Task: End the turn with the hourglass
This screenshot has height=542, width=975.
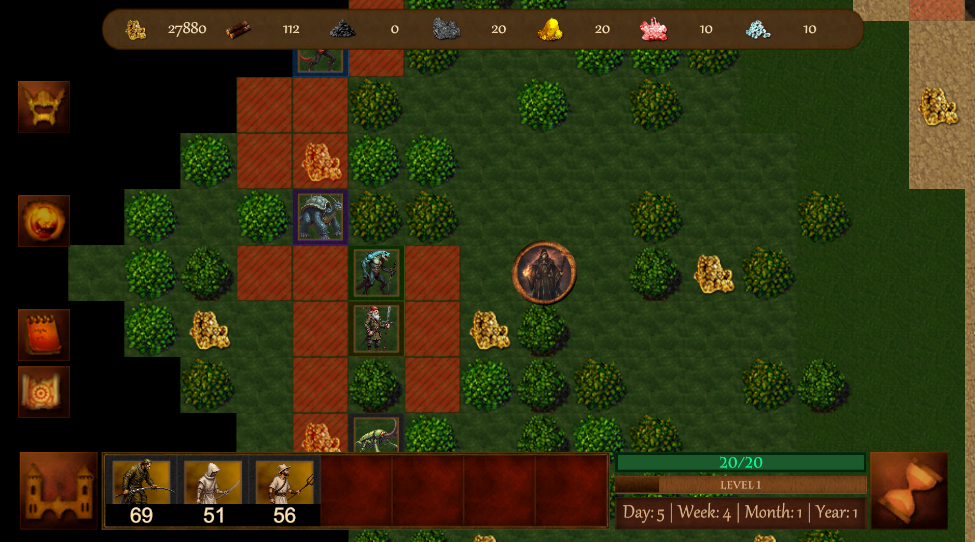Action: pos(909,490)
